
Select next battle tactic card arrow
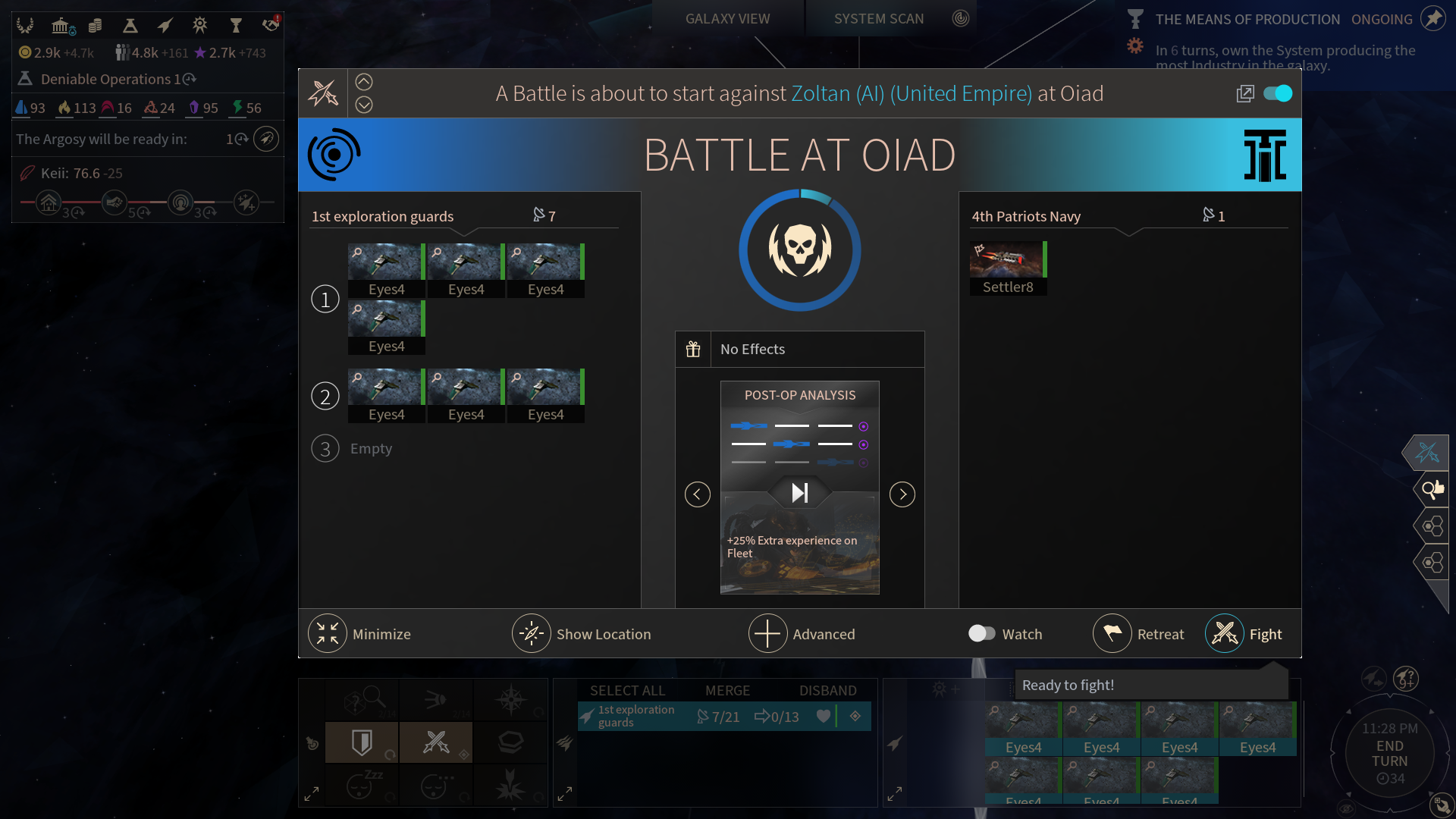point(902,494)
